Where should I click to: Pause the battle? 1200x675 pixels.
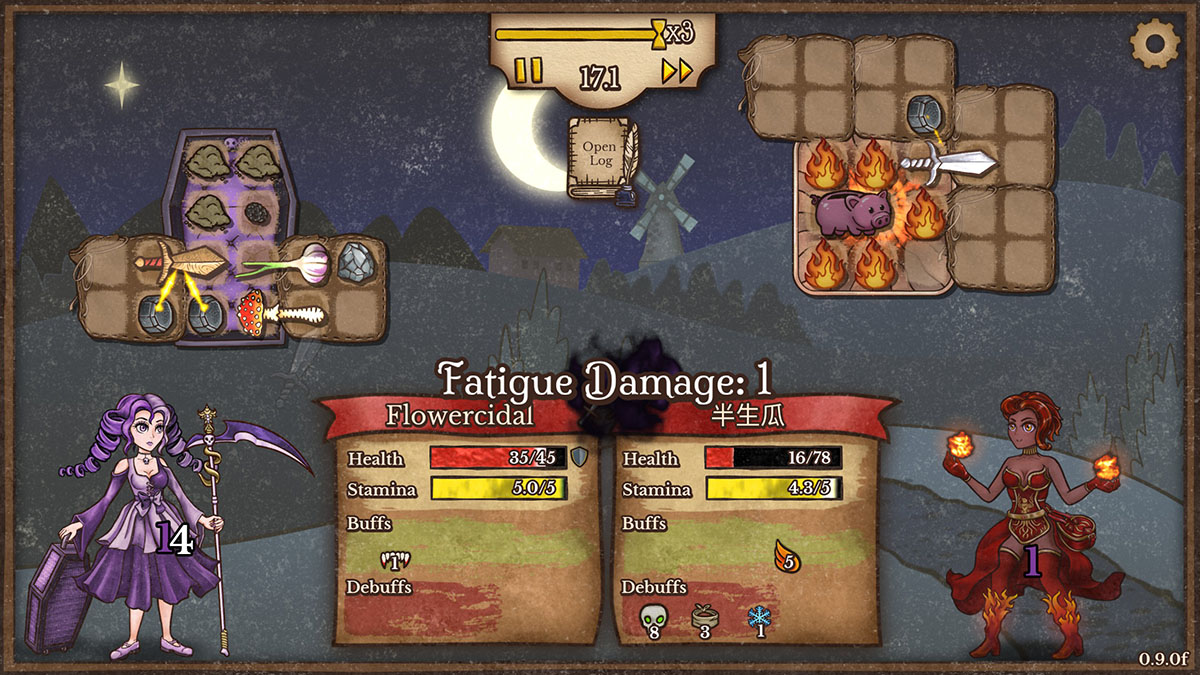[528, 71]
